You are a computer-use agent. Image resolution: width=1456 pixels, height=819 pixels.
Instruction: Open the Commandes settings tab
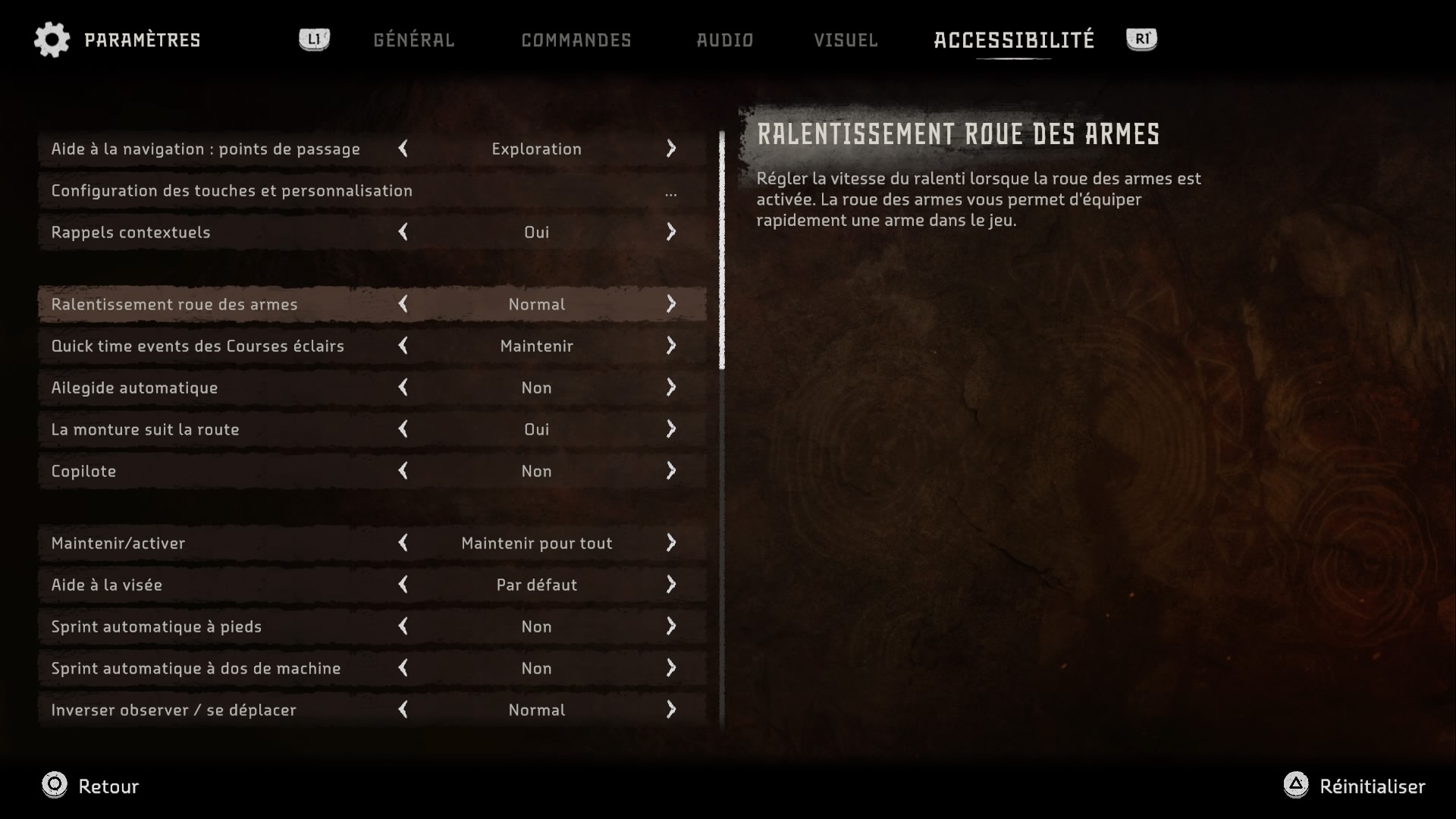tap(576, 40)
